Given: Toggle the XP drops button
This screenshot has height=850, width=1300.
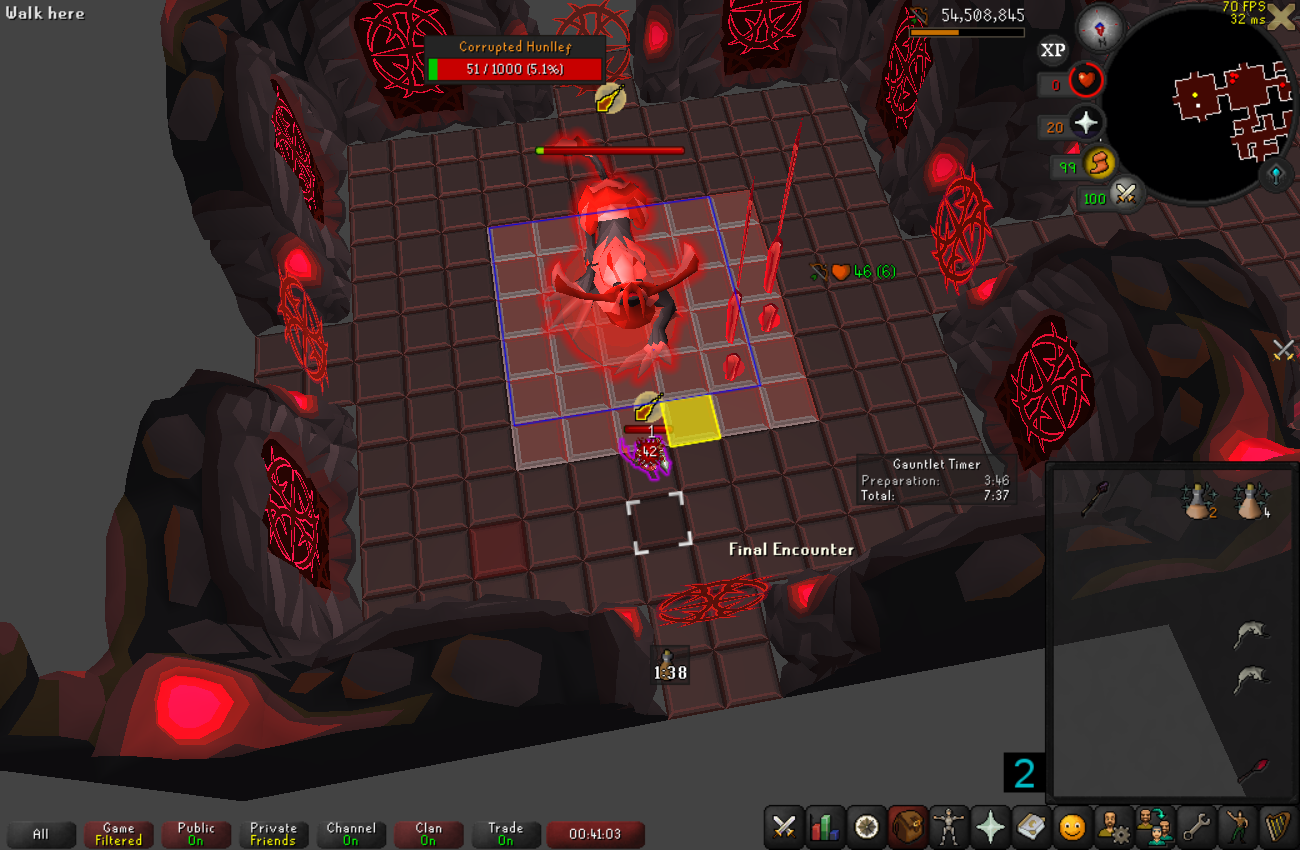Looking at the screenshot, I should [x=1053, y=50].
